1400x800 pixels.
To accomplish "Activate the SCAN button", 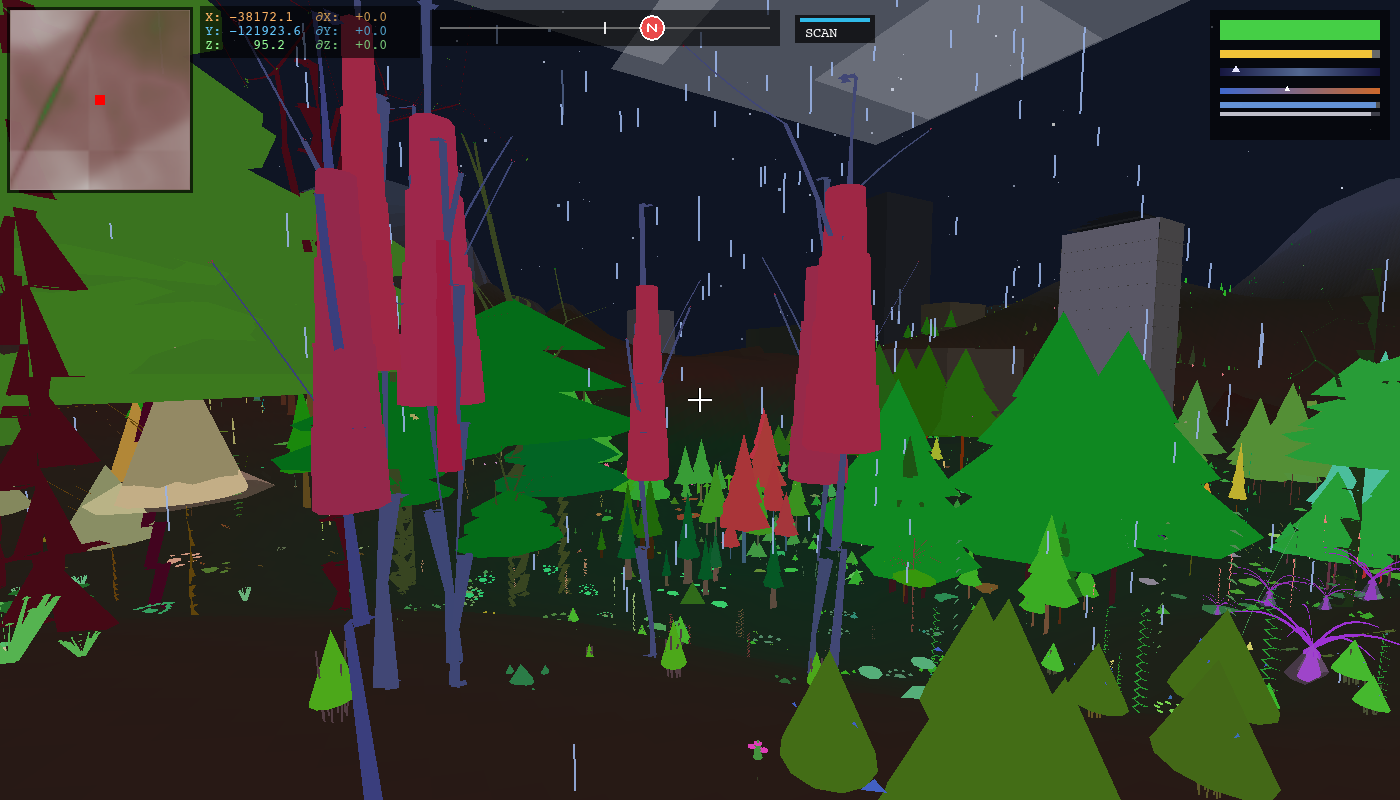I will (834, 30).
